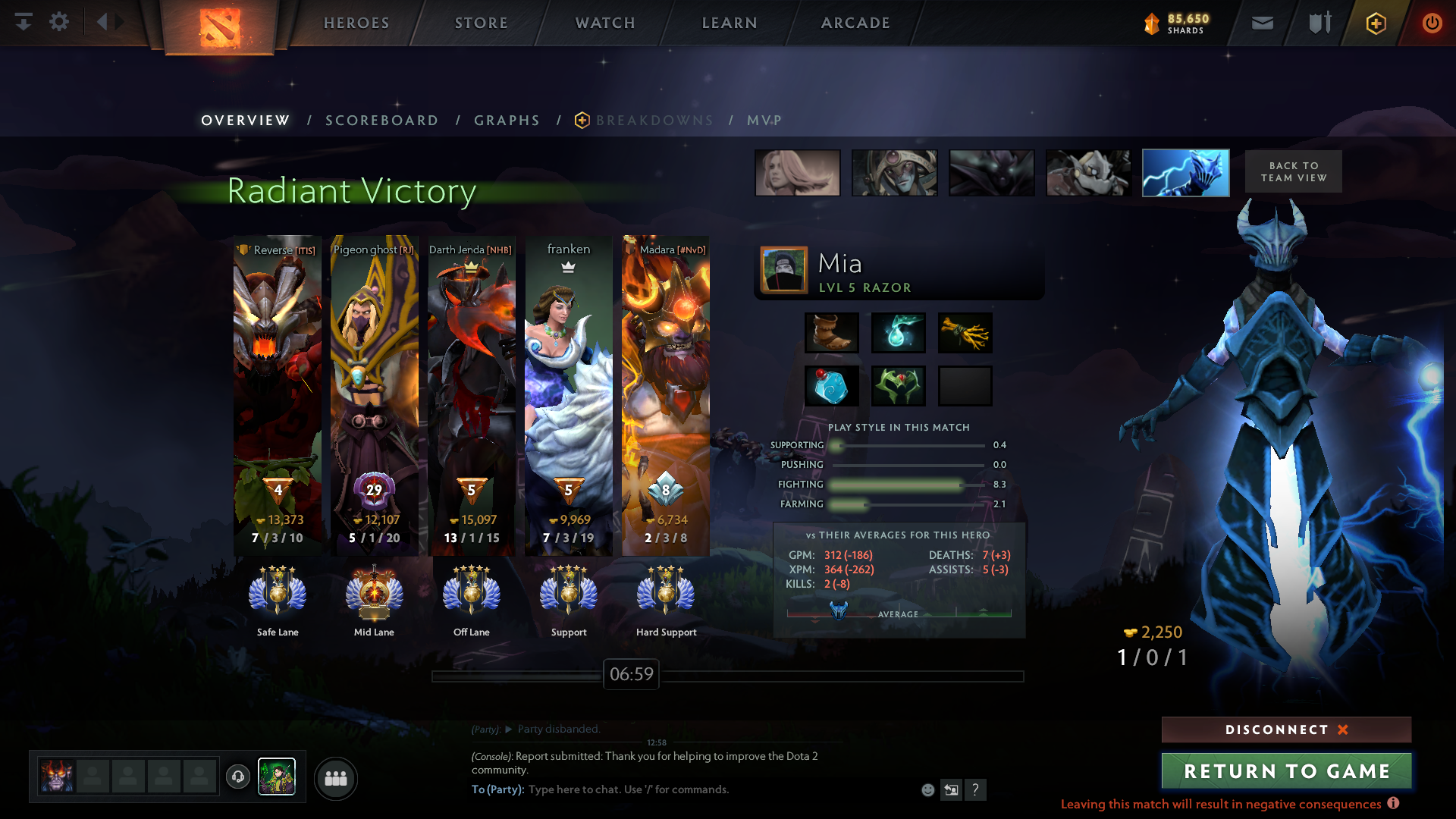Open the Heroes menu
This screenshot has width=1456, height=819.
click(356, 23)
